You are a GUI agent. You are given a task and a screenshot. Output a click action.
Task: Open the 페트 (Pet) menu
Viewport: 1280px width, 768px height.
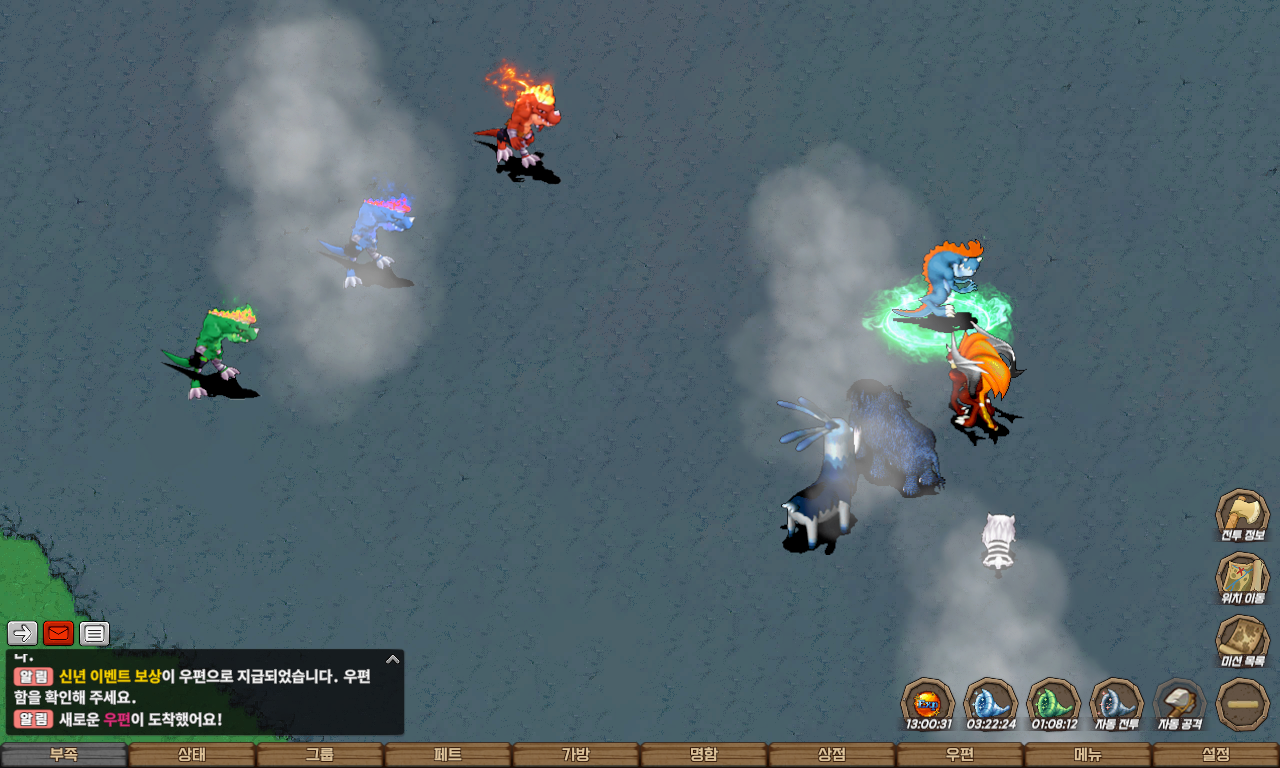pyautogui.click(x=448, y=755)
